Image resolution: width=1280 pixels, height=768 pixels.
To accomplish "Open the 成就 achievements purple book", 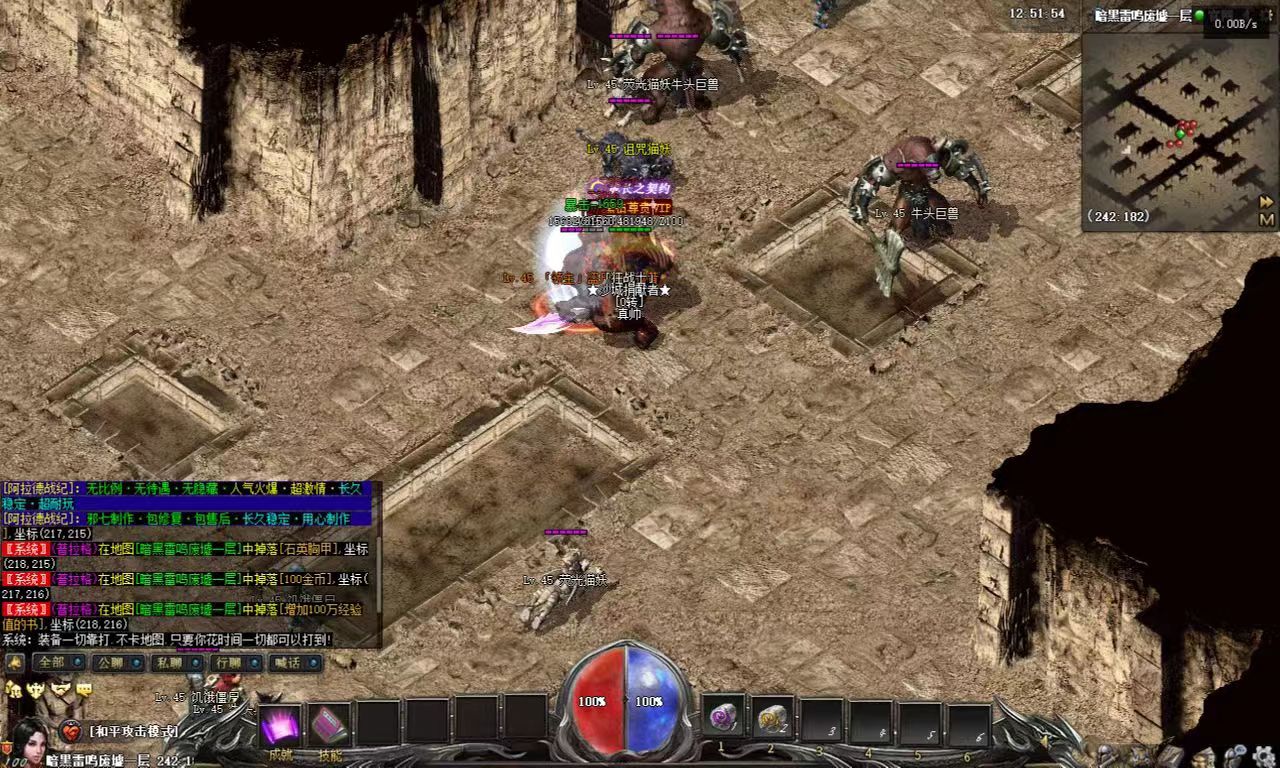I will [280, 726].
